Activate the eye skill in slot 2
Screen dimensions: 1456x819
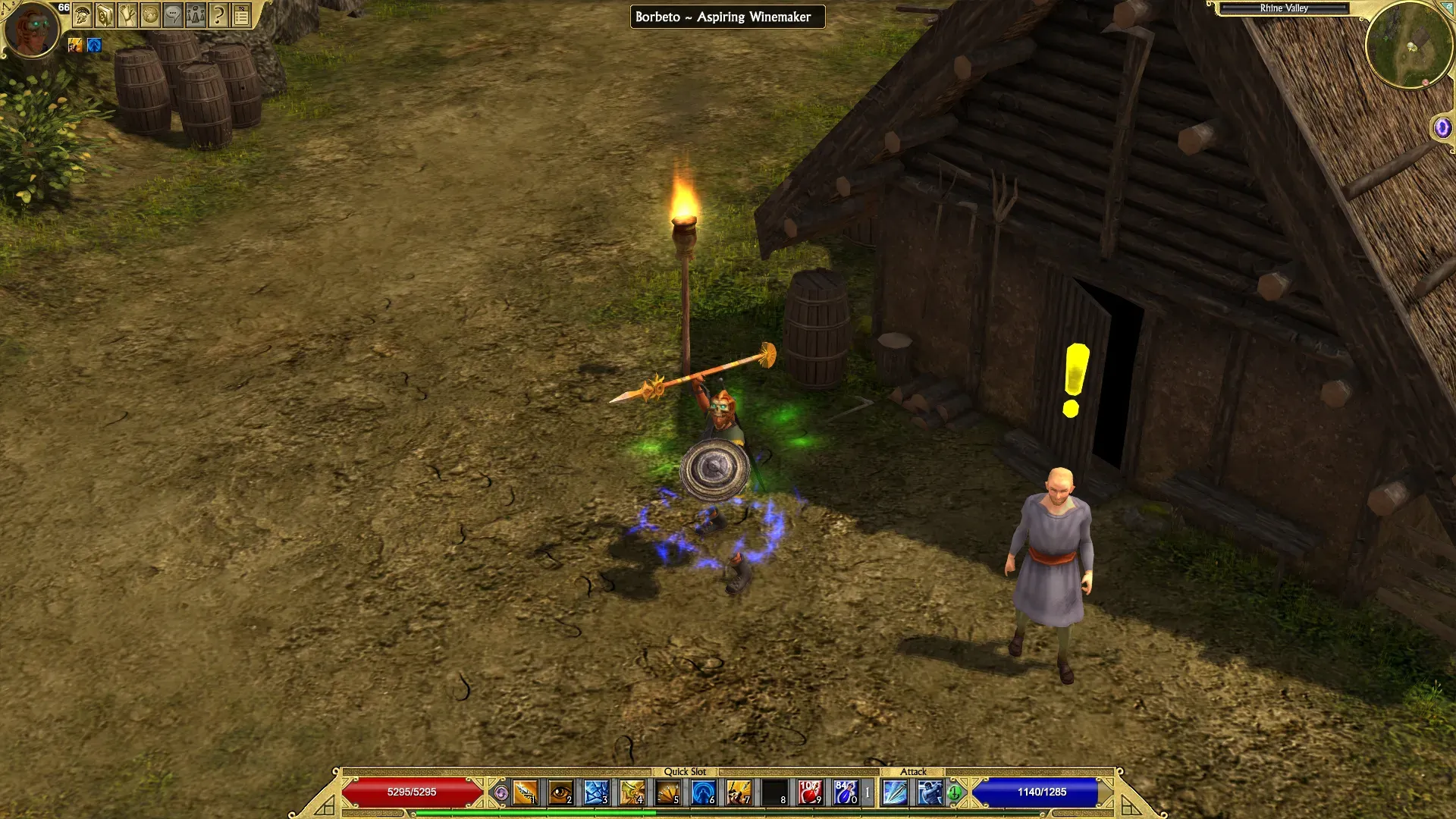(x=560, y=792)
